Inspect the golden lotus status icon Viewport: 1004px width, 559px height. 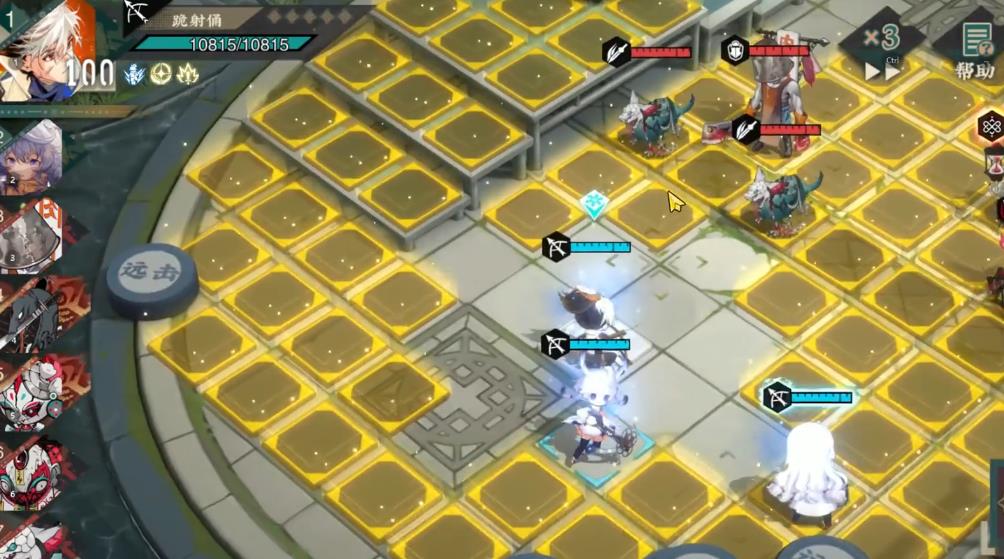coord(187,73)
